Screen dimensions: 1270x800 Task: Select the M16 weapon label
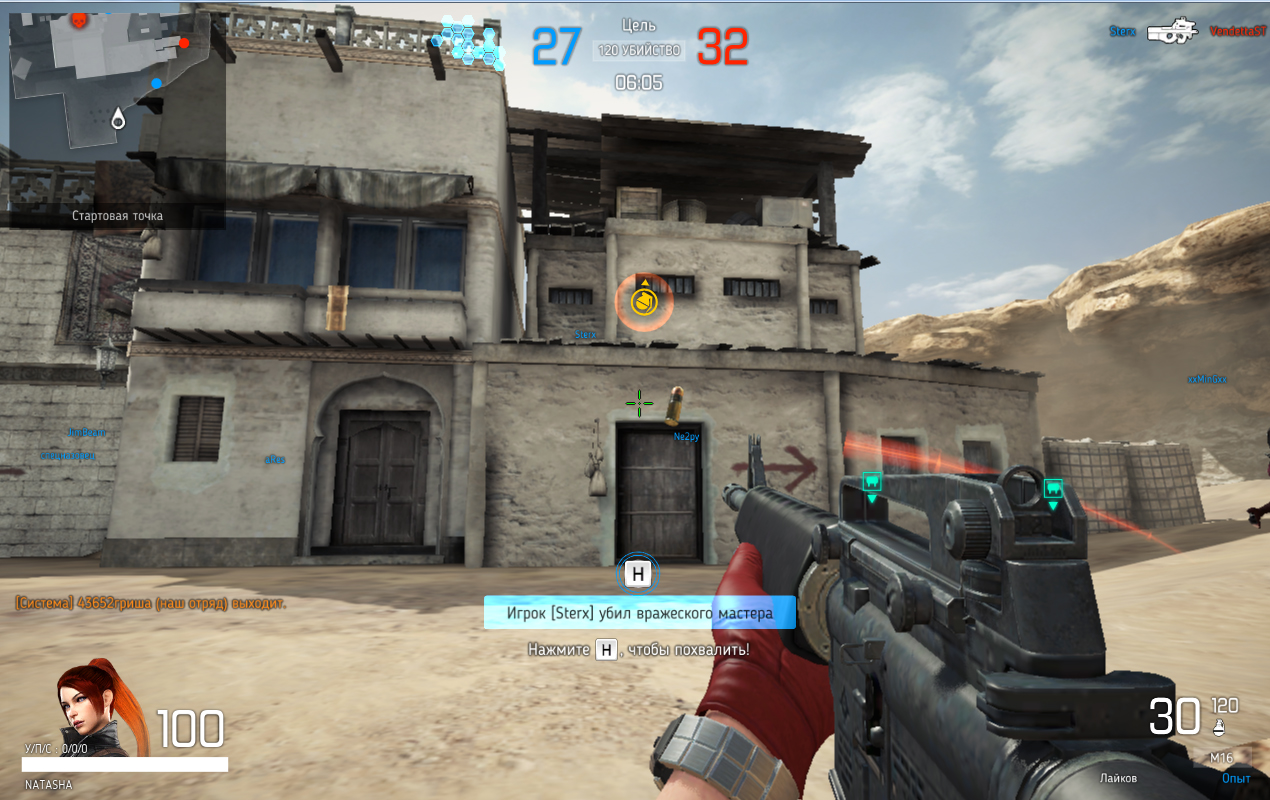point(1221,757)
